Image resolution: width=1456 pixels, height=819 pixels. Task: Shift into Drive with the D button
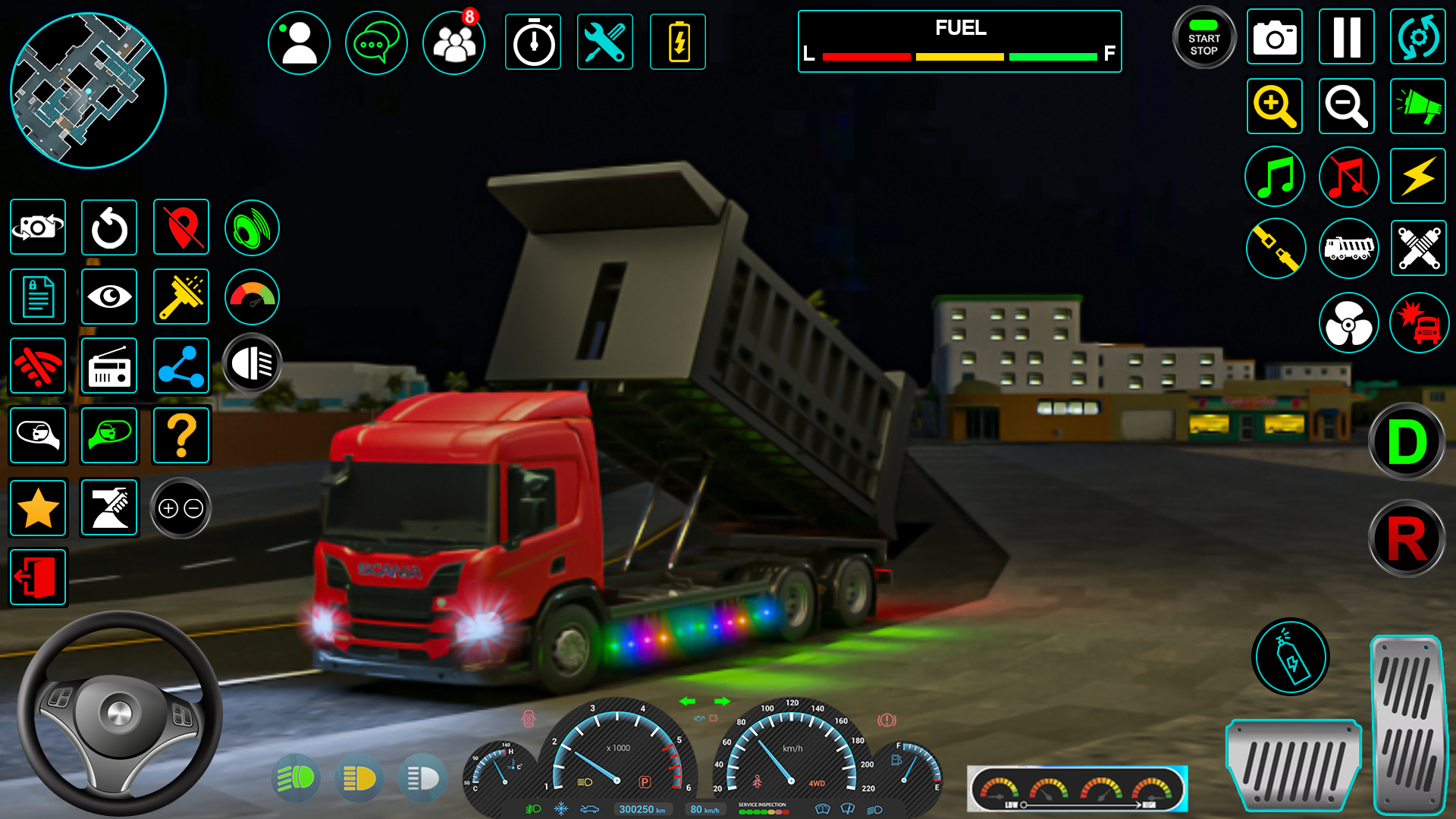tap(1407, 442)
